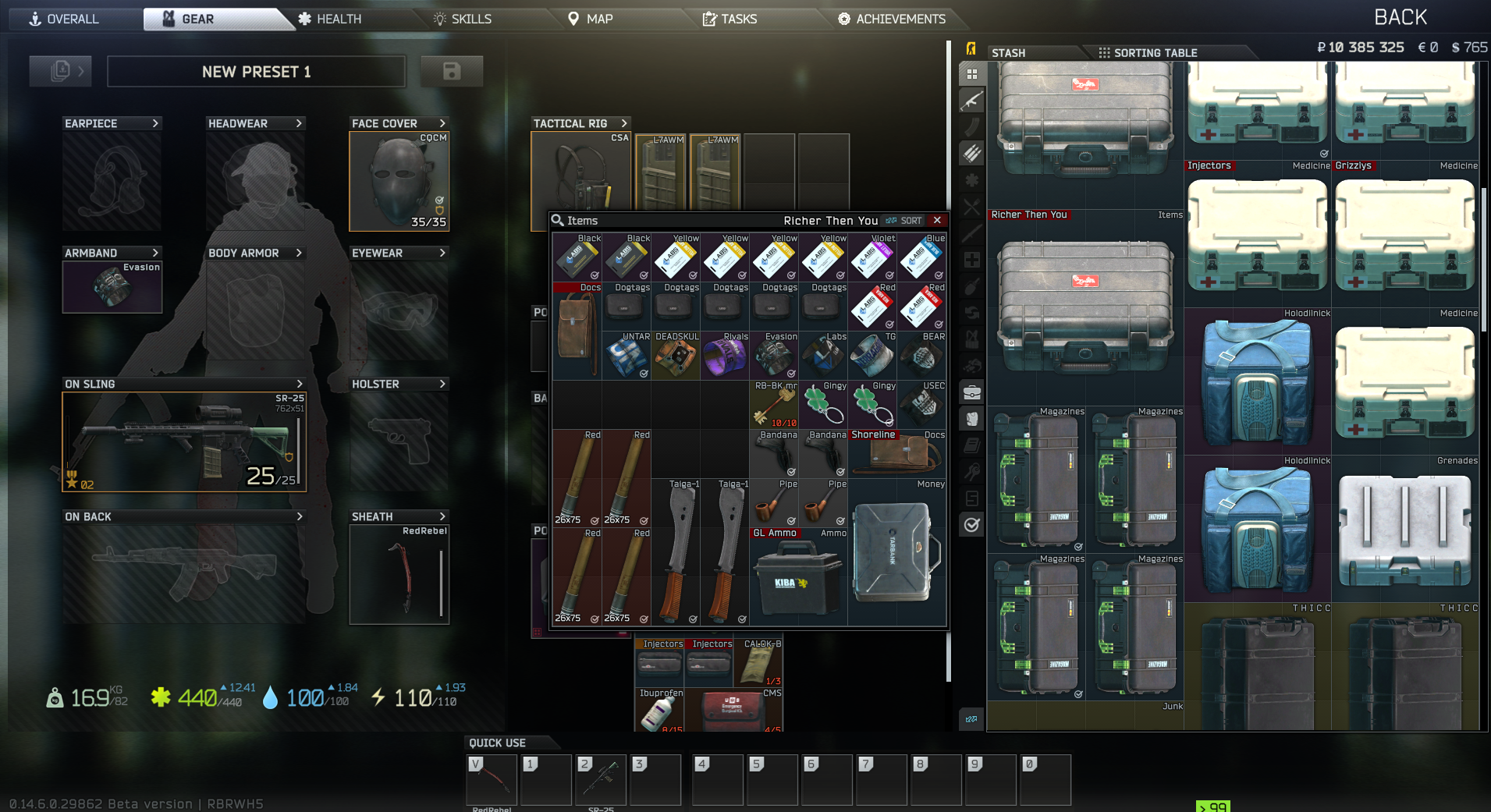Select the CQCM face cover mask

[x=399, y=182]
